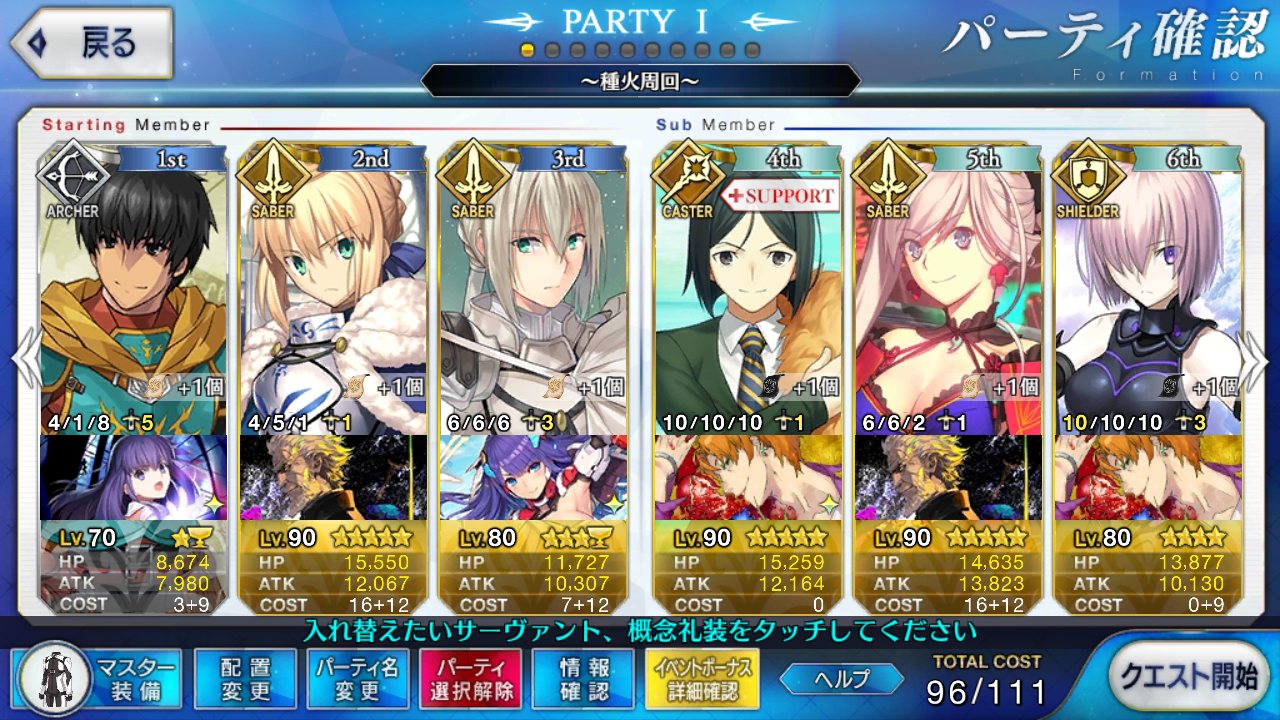Edit the 種火周回 party name banner
The height and width of the screenshot is (720, 1280).
click(640, 80)
